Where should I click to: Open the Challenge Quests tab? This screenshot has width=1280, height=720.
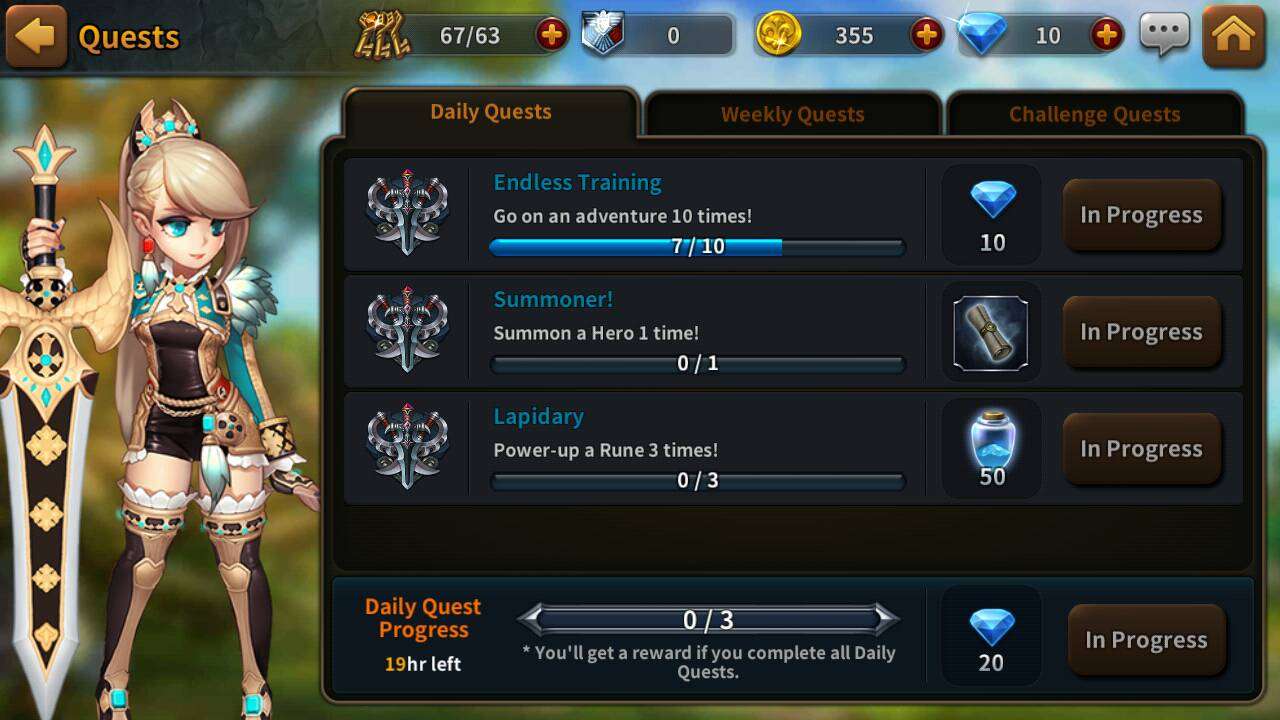pyautogui.click(x=1094, y=114)
